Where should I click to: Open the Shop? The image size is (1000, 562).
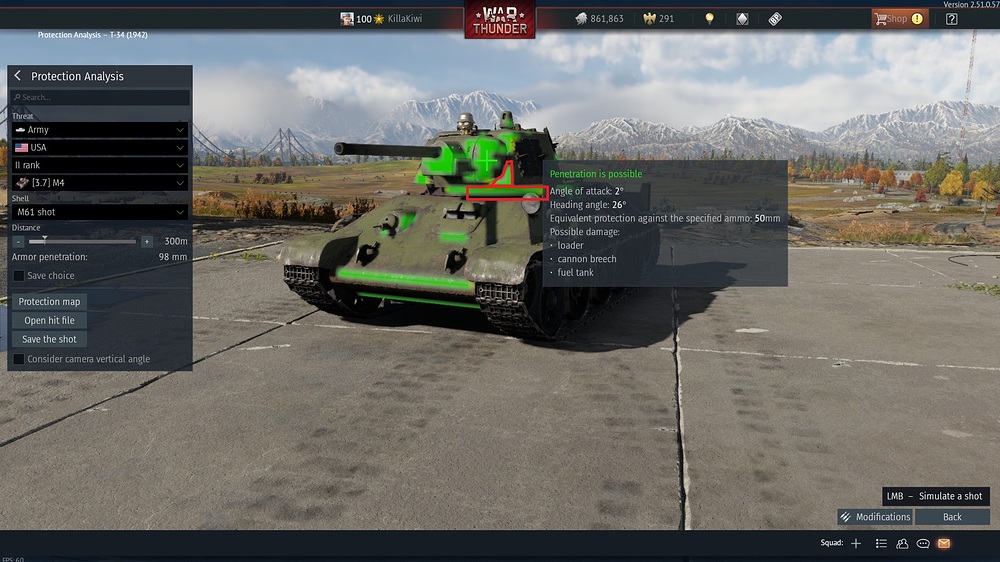pyautogui.click(x=897, y=19)
